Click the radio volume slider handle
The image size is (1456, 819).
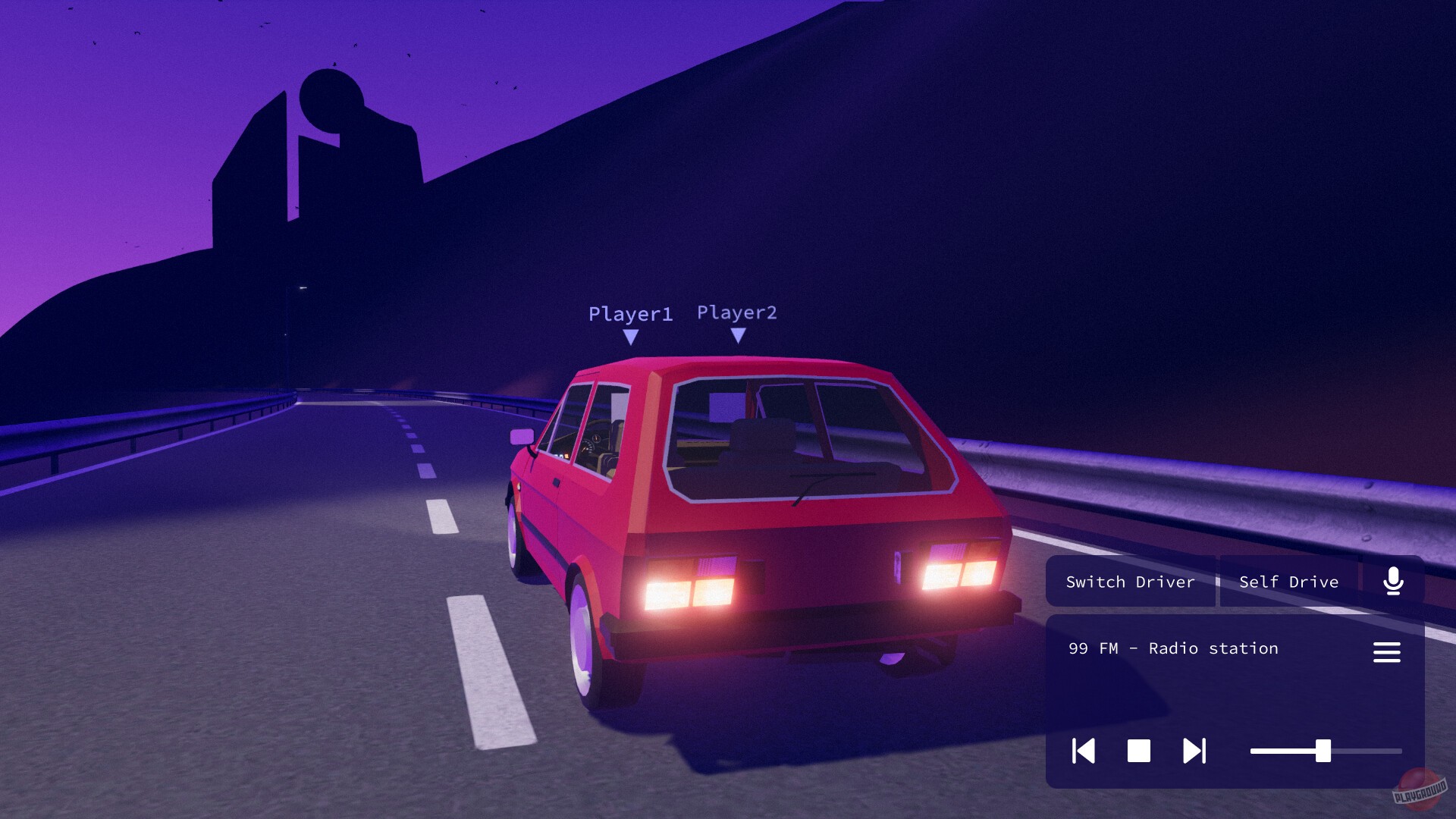[x=1324, y=752]
